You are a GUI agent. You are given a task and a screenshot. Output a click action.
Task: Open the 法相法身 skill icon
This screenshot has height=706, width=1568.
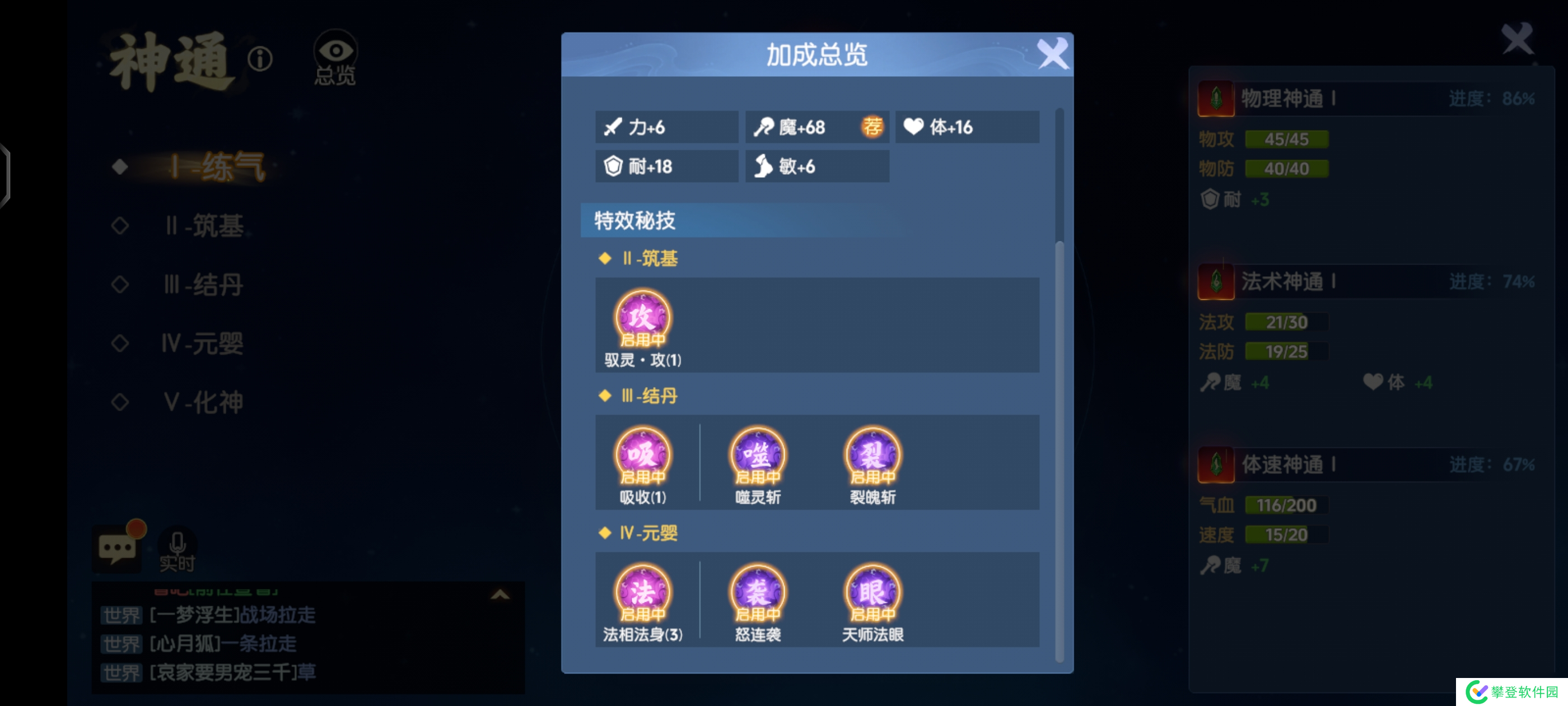[x=643, y=592]
